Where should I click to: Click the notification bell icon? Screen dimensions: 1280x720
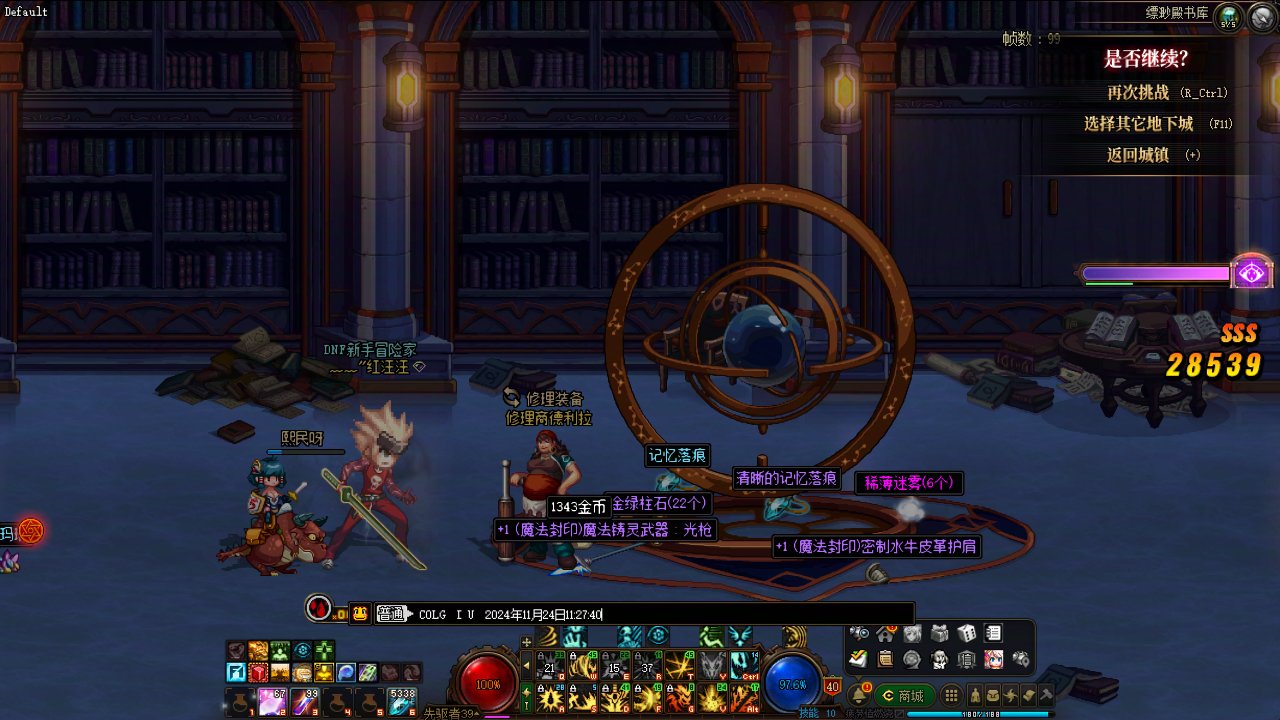pyautogui.click(x=859, y=695)
